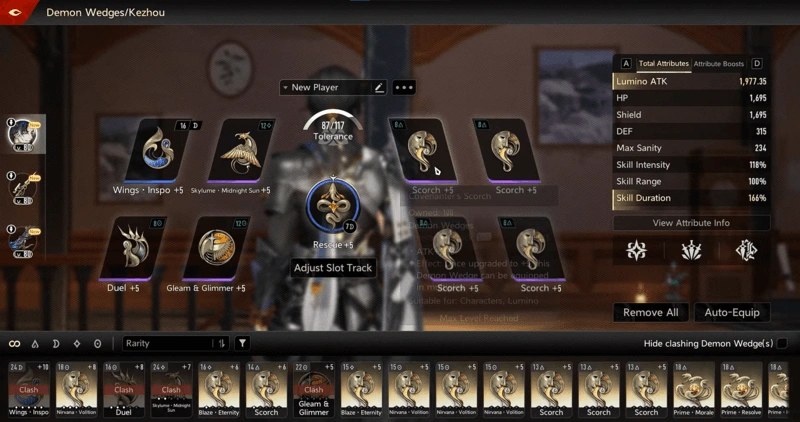Open View Attribute Info
This screenshot has height=422, width=800.
pos(691,223)
